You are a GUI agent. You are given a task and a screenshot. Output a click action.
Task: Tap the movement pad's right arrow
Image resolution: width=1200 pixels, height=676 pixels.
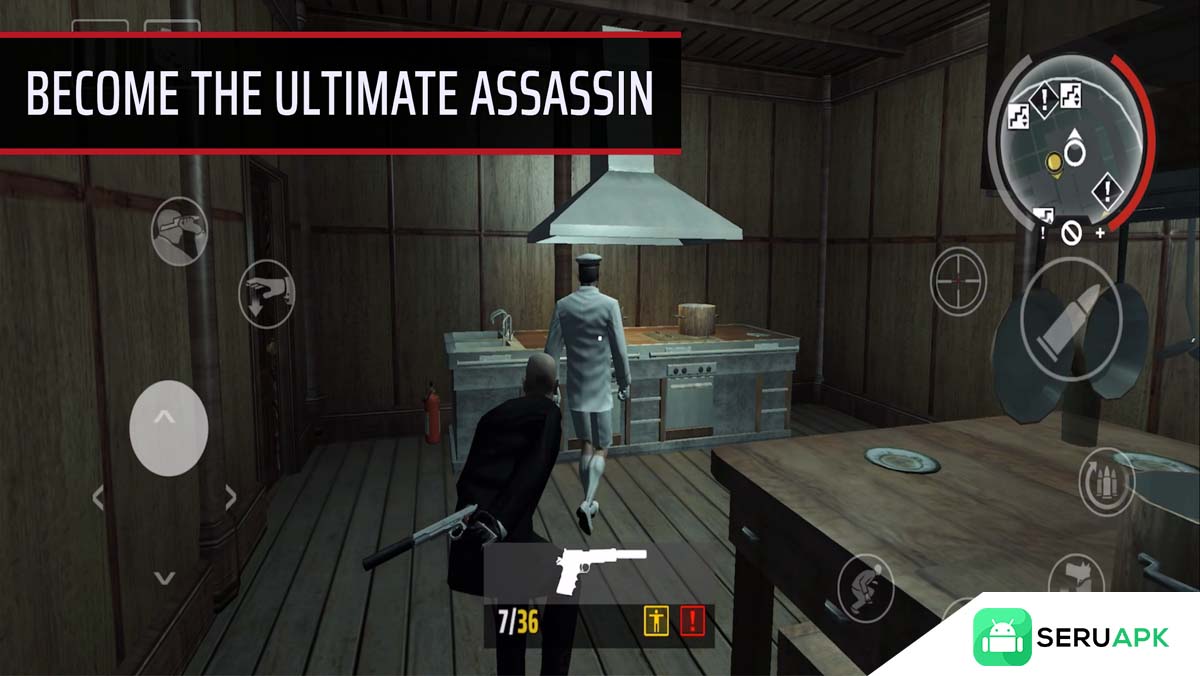click(231, 497)
